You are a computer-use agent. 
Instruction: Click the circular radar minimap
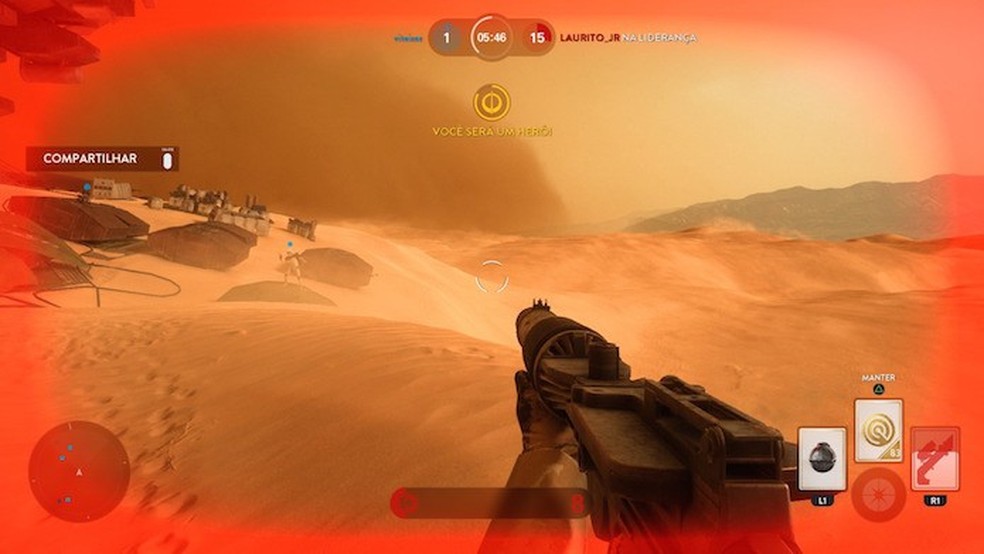[x=79, y=471]
